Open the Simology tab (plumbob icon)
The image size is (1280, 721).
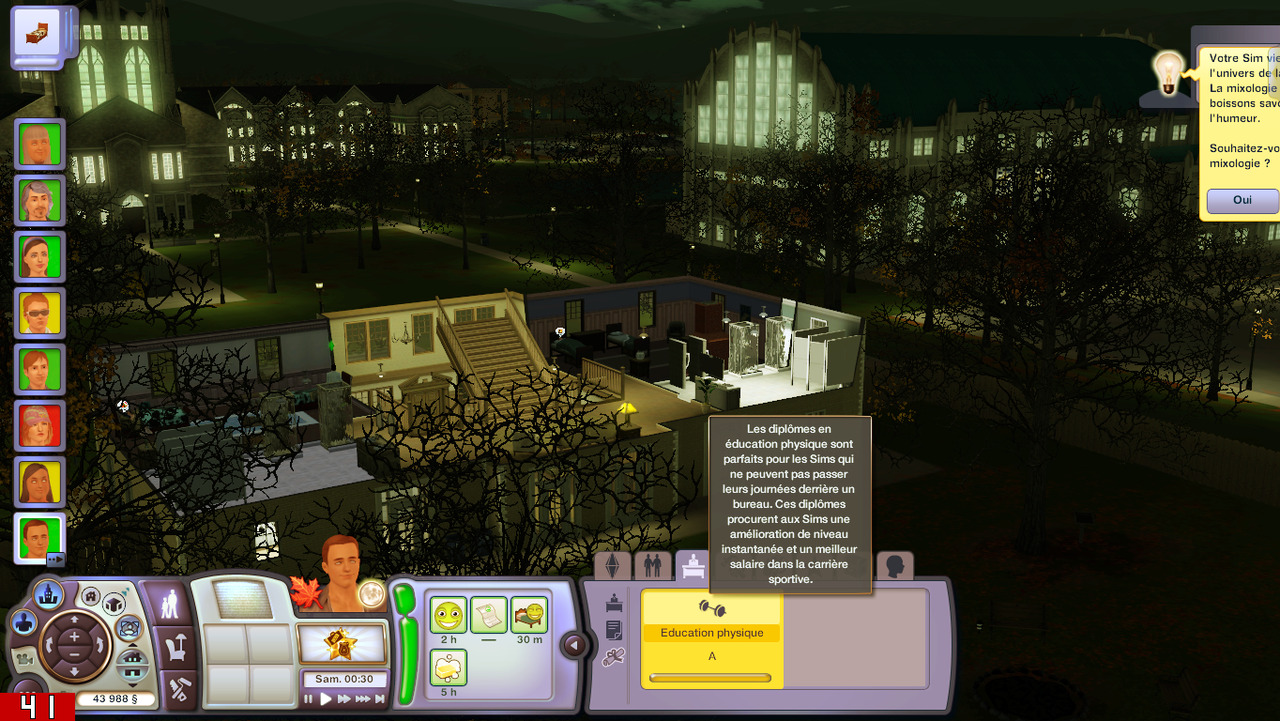613,566
